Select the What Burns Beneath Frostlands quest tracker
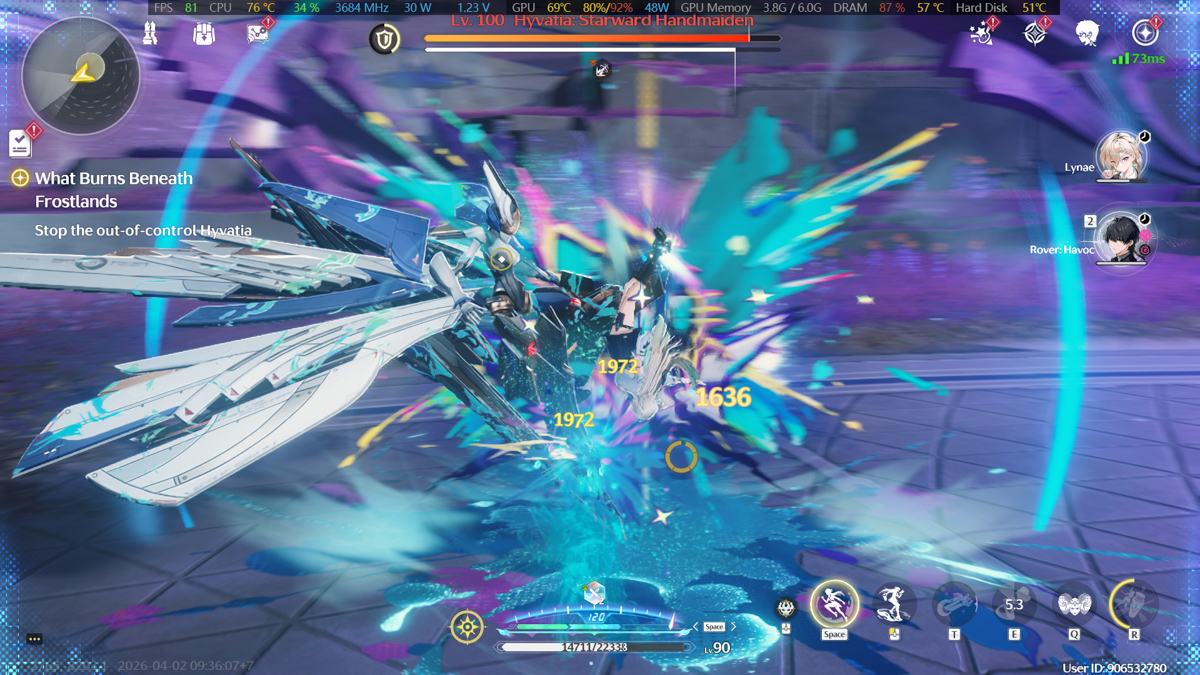This screenshot has height=675, width=1200. [113, 190]
